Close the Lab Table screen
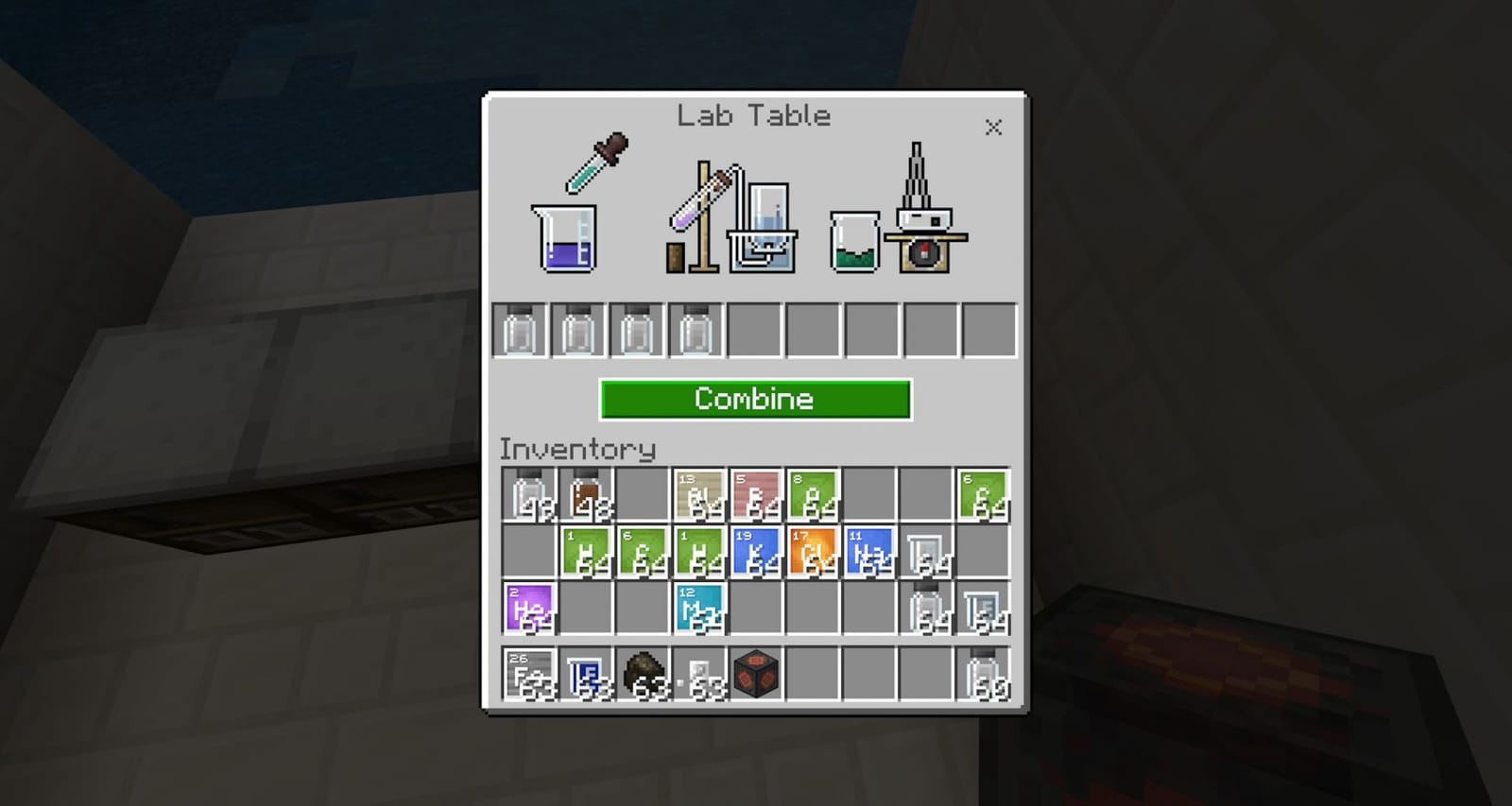Viewport: 1512px width, 806px height. [993, 128]
